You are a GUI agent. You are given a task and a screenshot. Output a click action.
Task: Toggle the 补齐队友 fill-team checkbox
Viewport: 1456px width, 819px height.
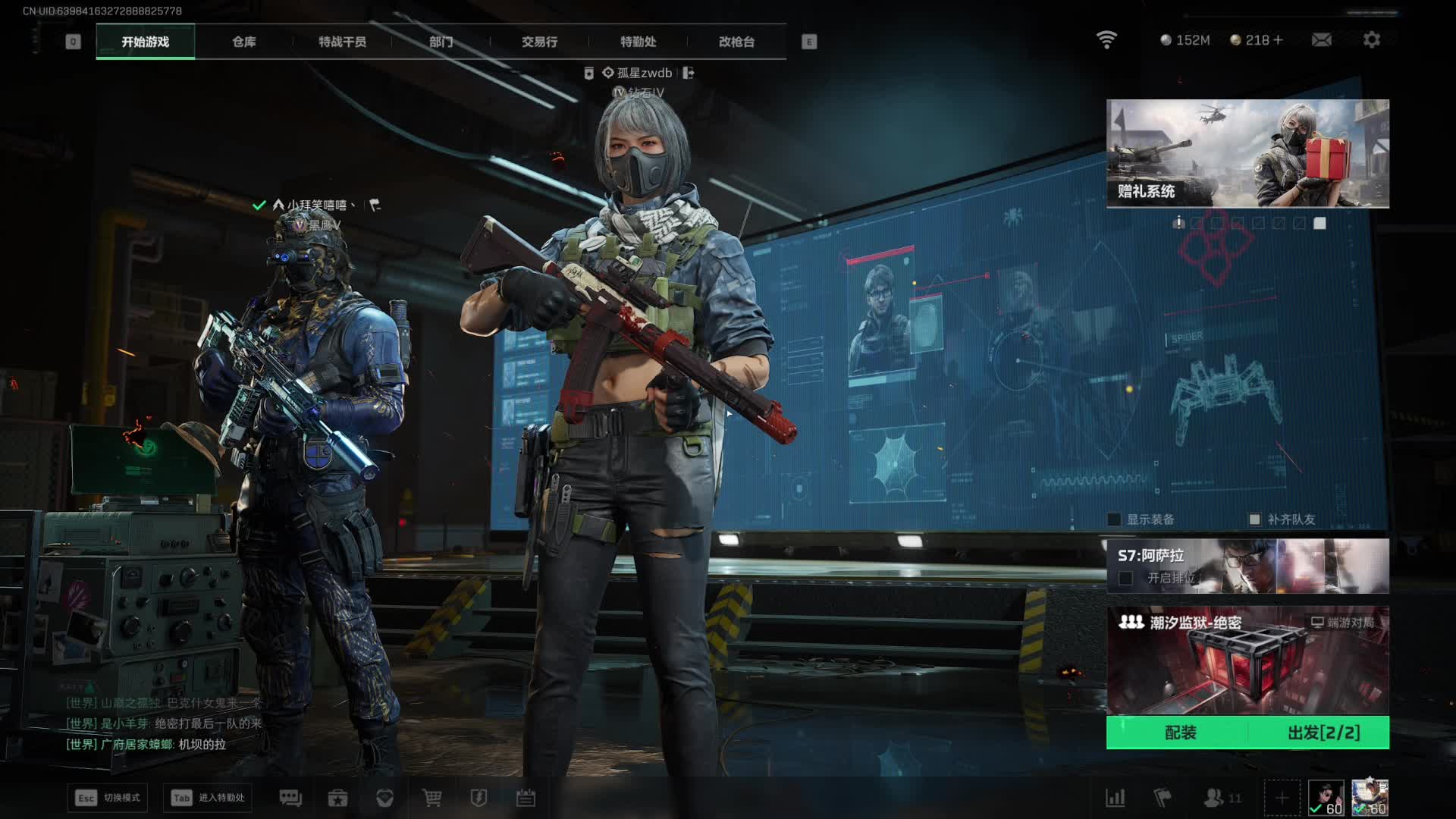[1254, 519]
